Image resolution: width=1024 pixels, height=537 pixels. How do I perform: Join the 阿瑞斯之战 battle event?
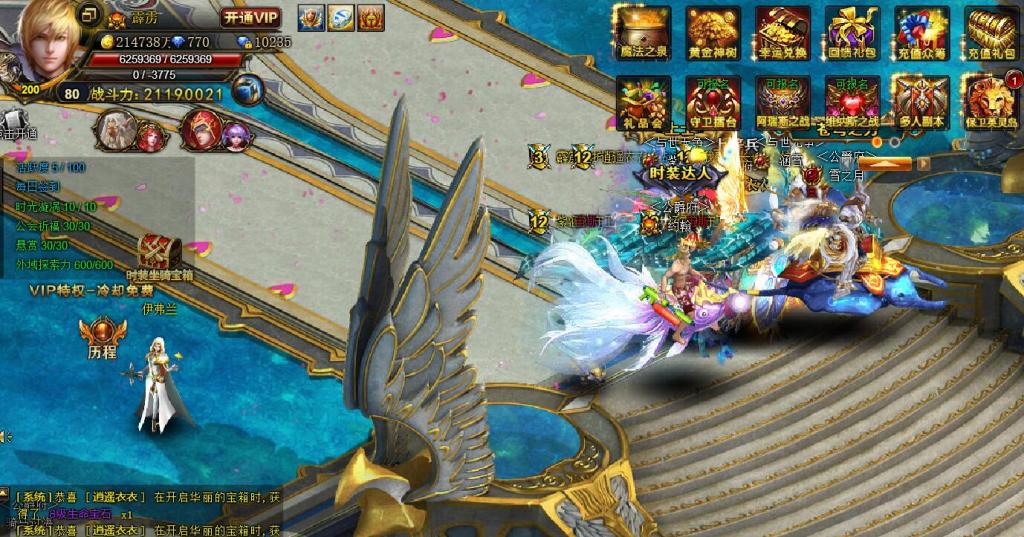783,100
